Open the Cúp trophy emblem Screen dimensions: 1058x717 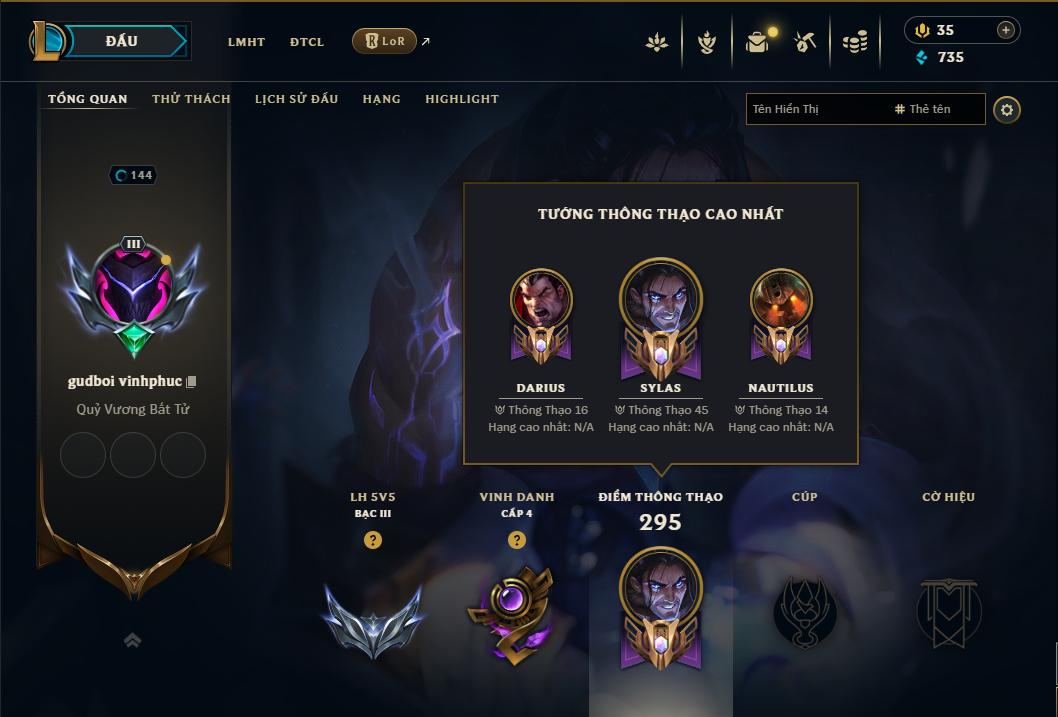pos(805,610)
